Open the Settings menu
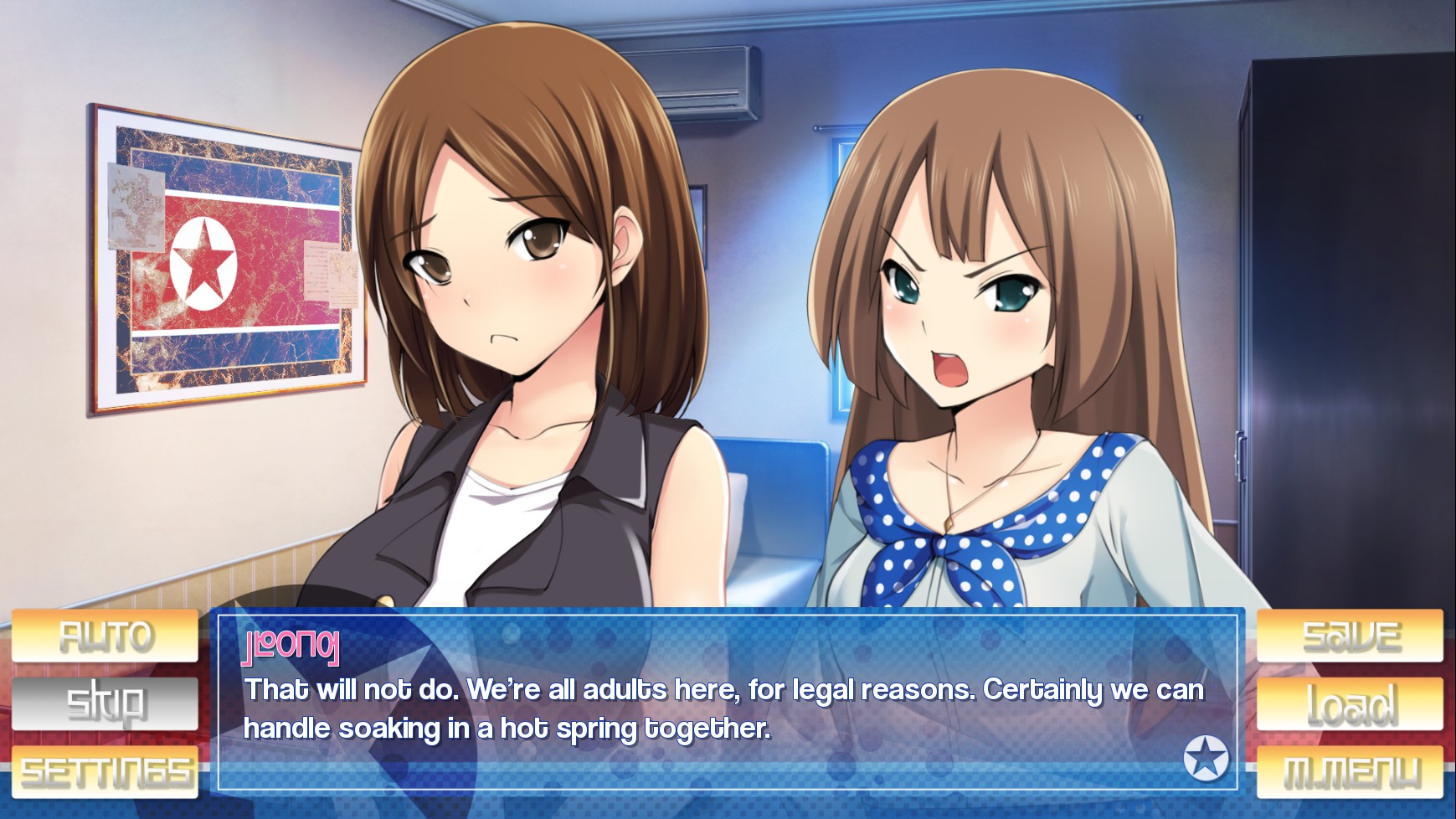The height and width of the screenshot is (819, 1456). (x=105, y=772)
